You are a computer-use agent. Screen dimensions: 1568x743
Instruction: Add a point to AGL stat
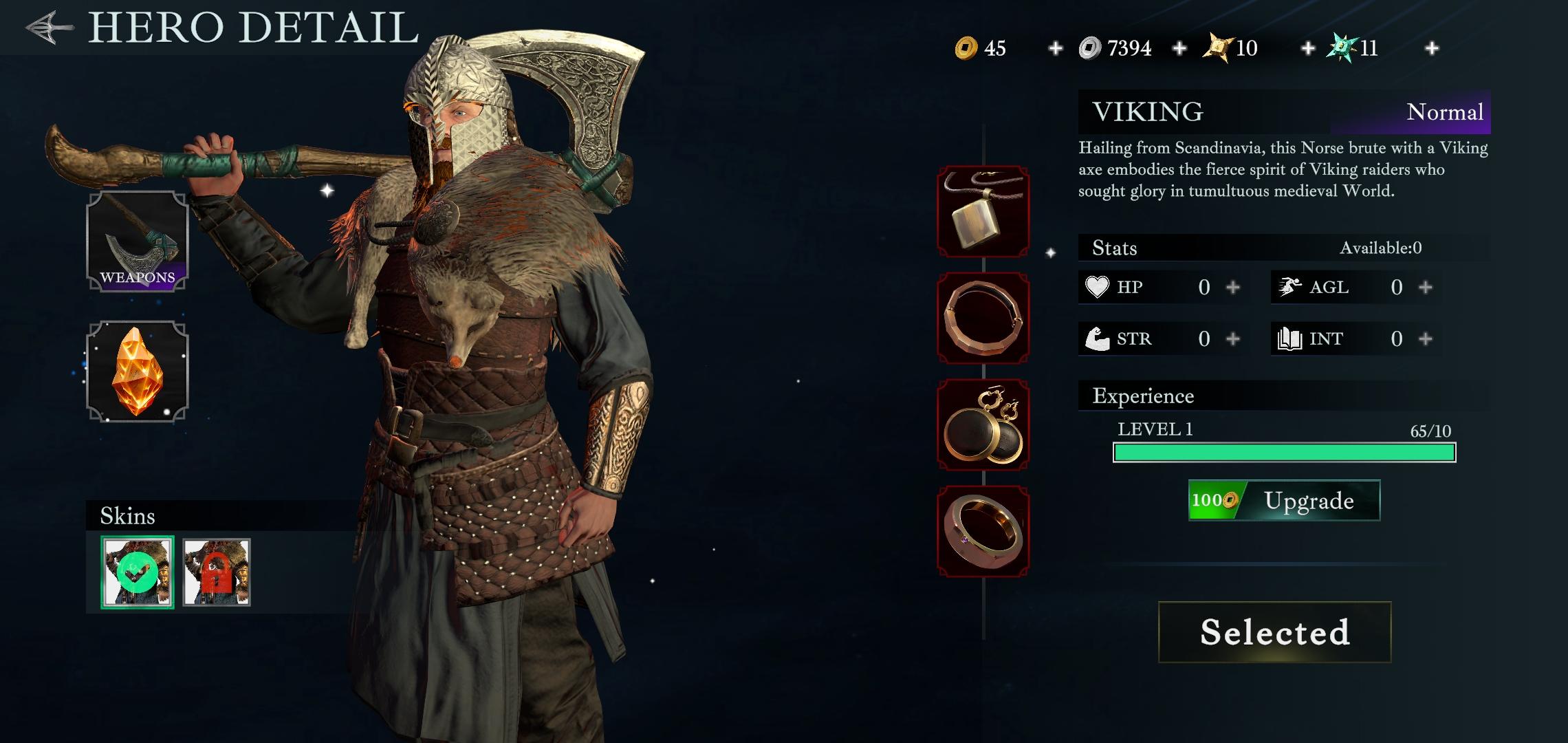(x=1426, y=287)
